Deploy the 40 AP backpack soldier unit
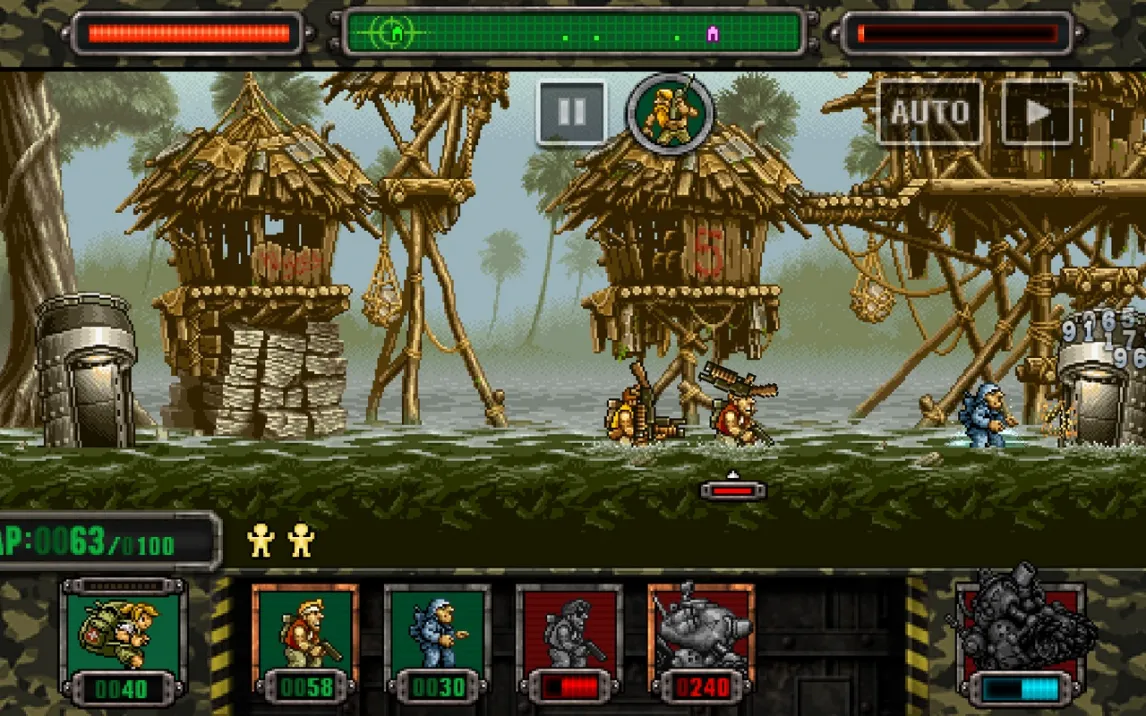Screen dimensions: 1146x716 [x=122, y=640]
